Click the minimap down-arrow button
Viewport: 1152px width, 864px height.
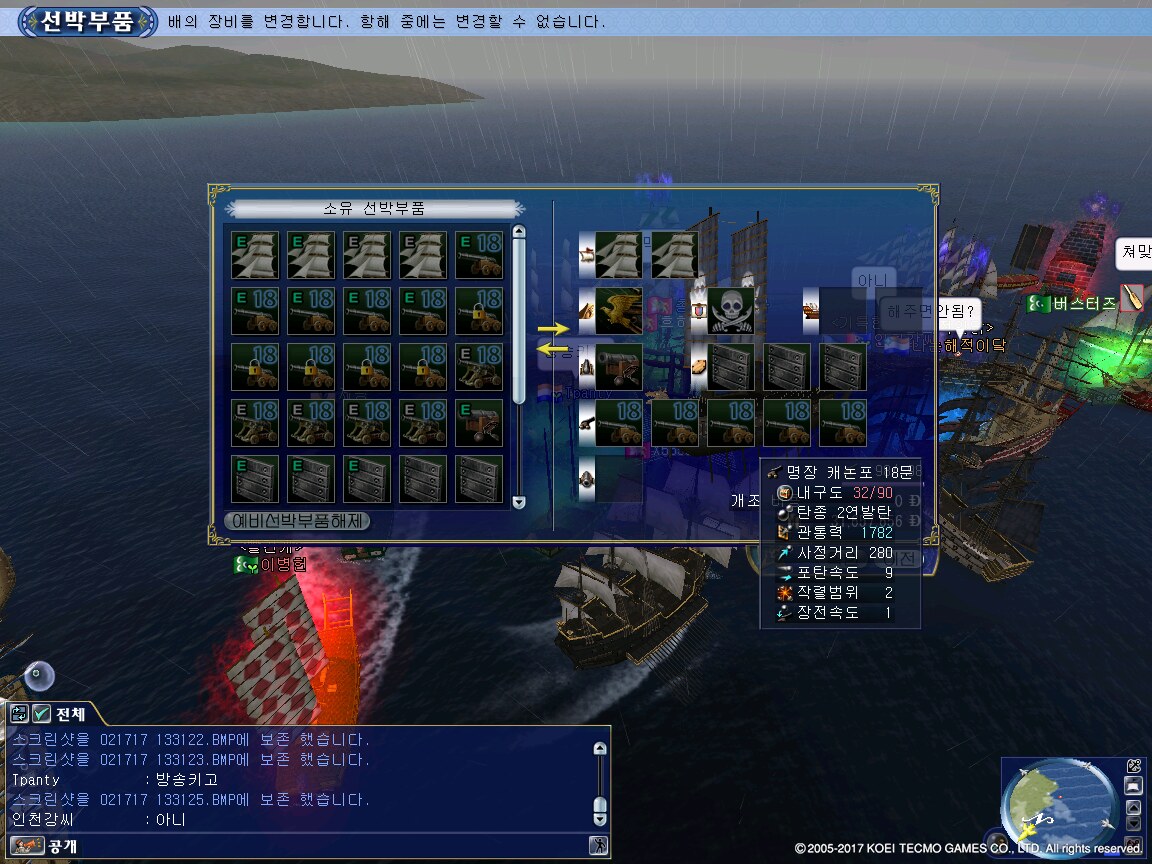coord(1134,824)
